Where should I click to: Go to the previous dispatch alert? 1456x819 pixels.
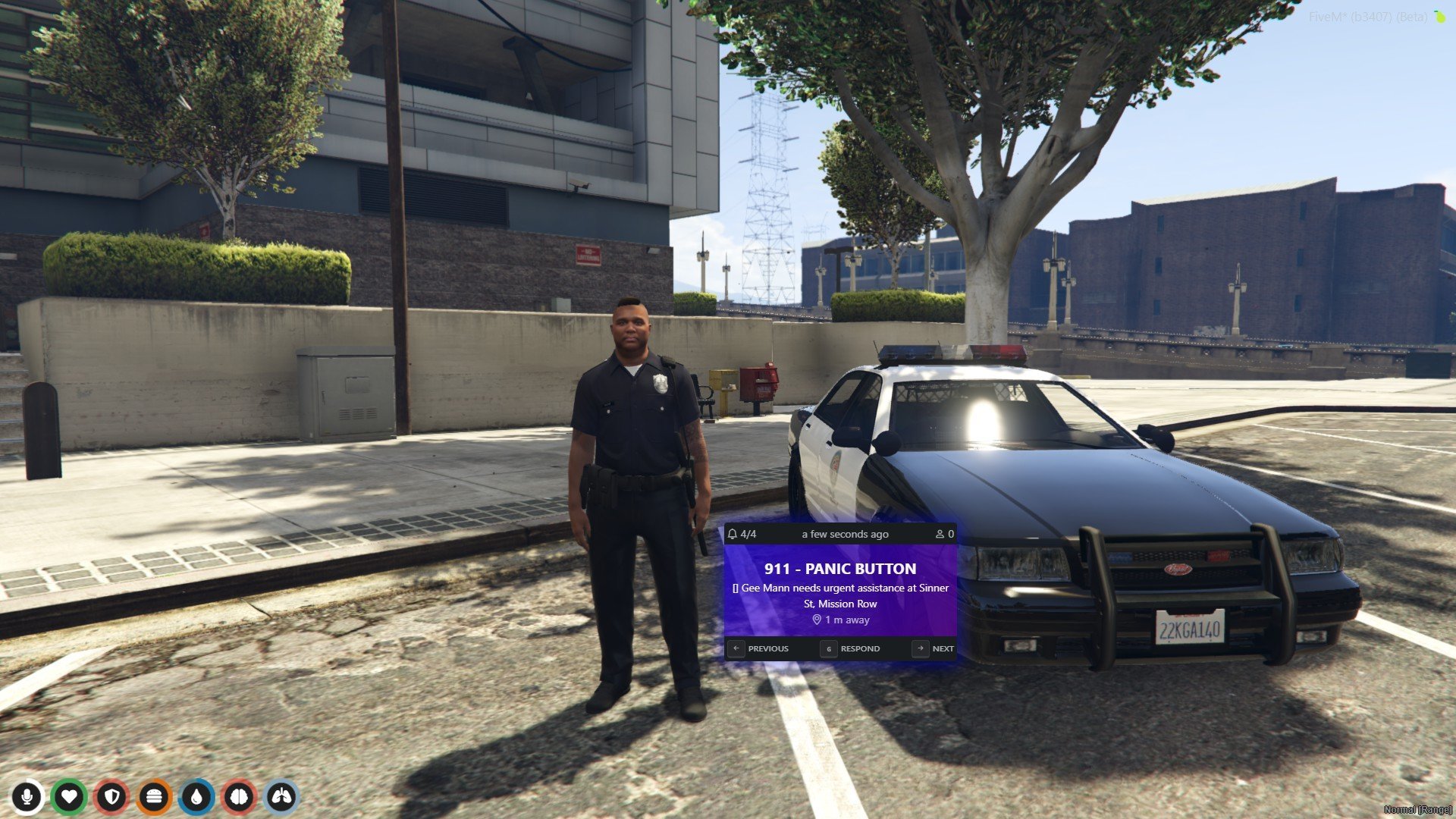click(x=759, y=648)
